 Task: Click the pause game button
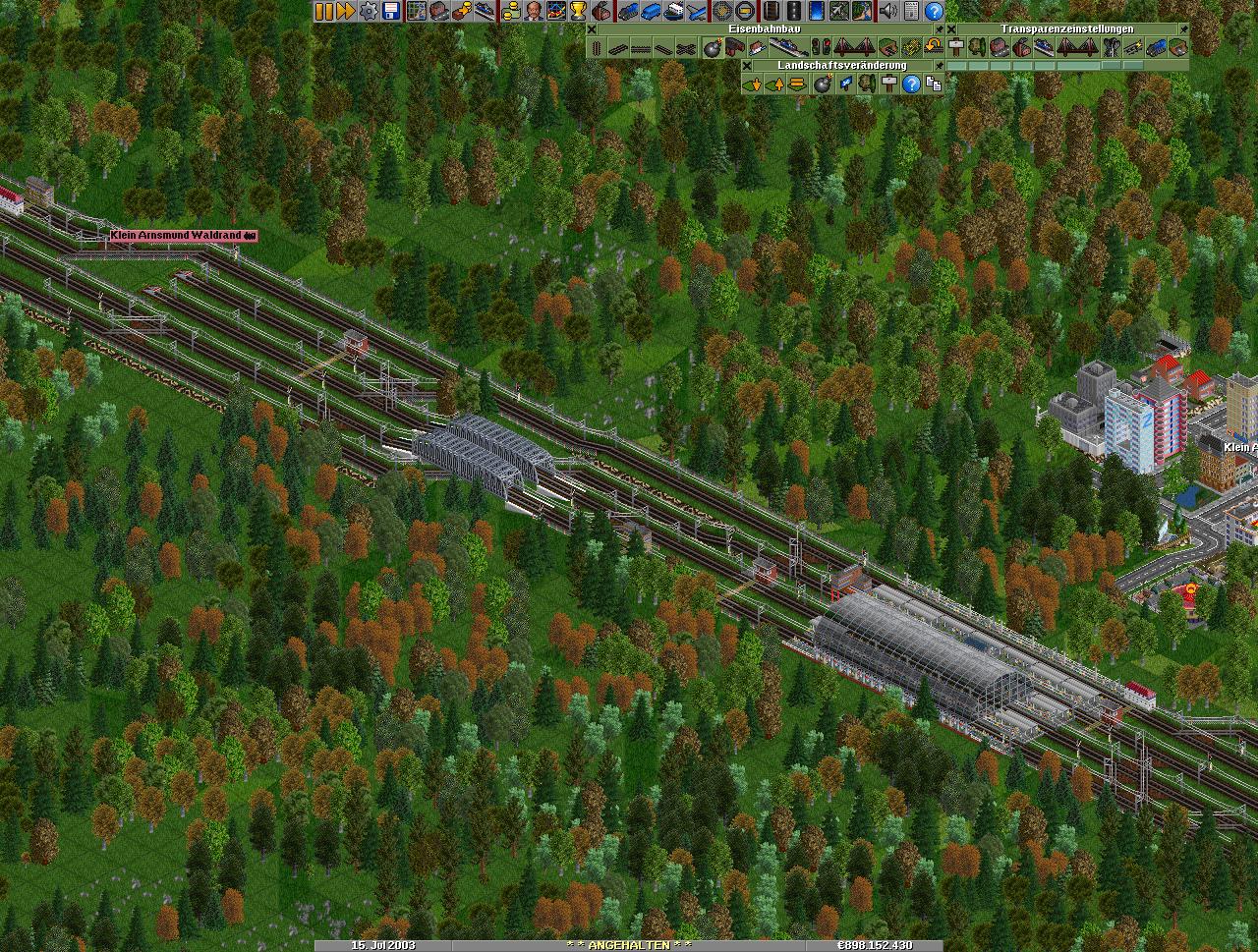[323, 11]
